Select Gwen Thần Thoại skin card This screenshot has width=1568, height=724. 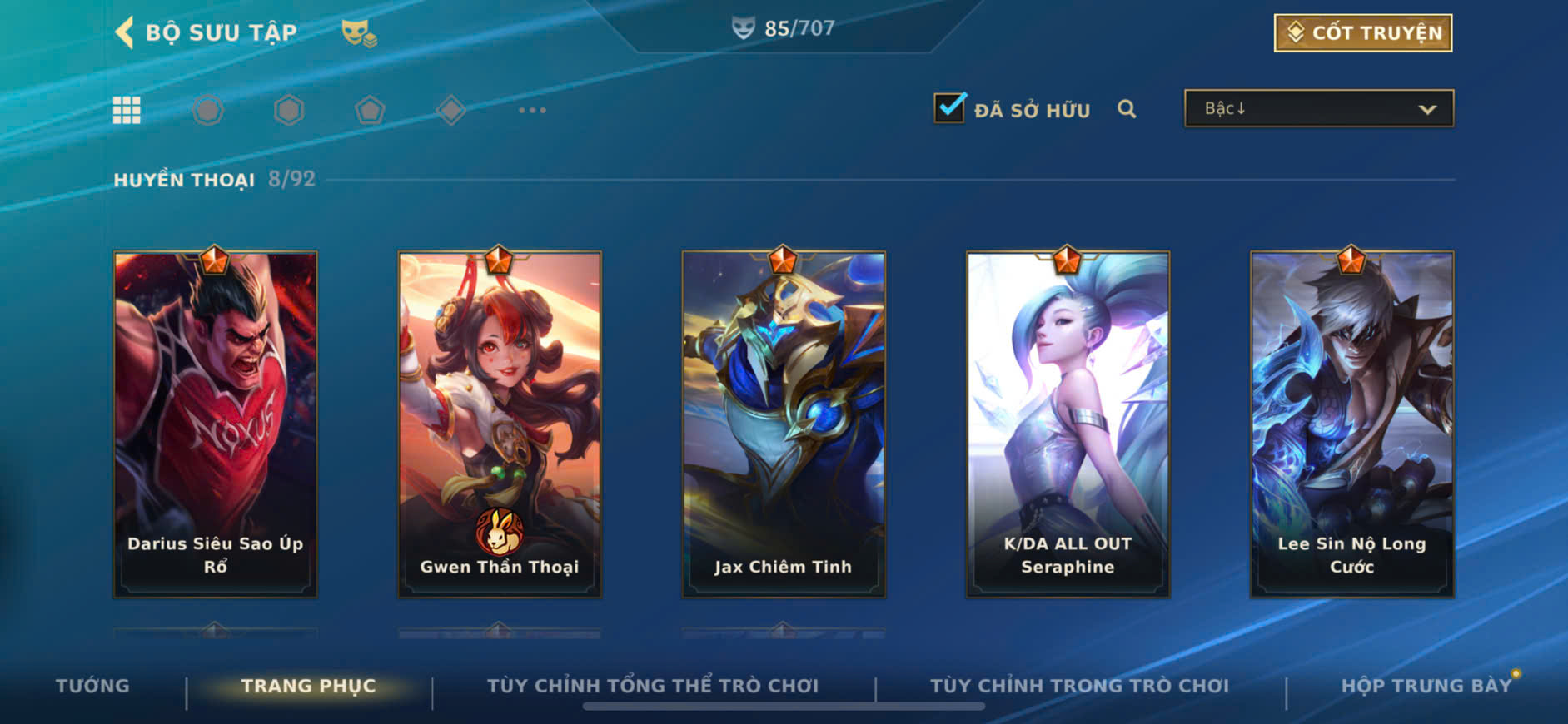[500, 424]
